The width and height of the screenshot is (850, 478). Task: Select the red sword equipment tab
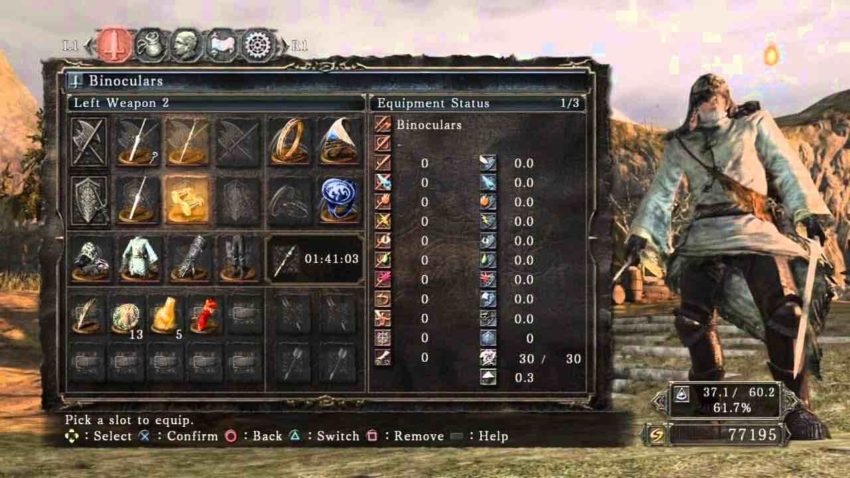[x=115, y=44]
